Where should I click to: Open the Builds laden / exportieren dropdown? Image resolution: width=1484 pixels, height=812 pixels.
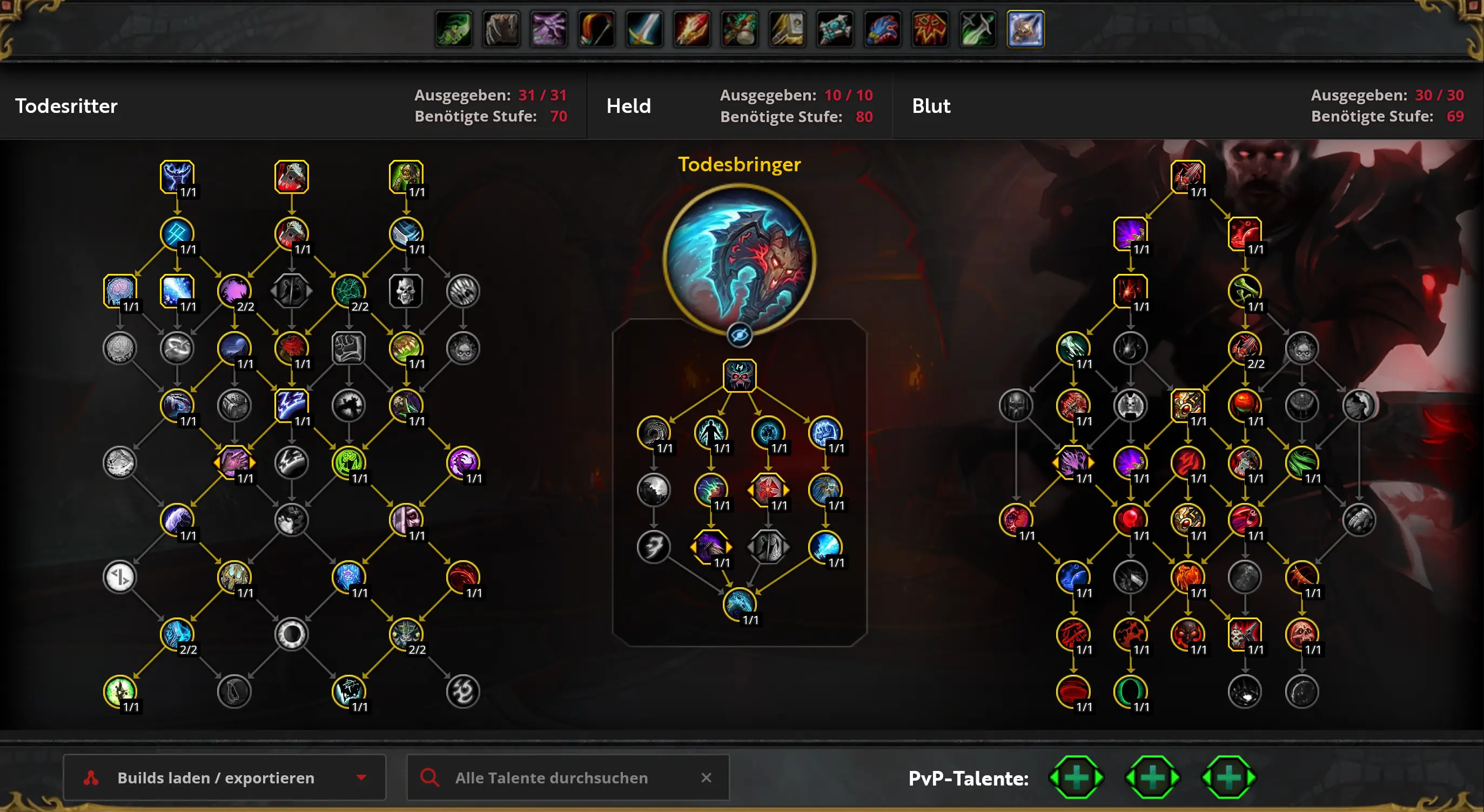click(224, 777)
